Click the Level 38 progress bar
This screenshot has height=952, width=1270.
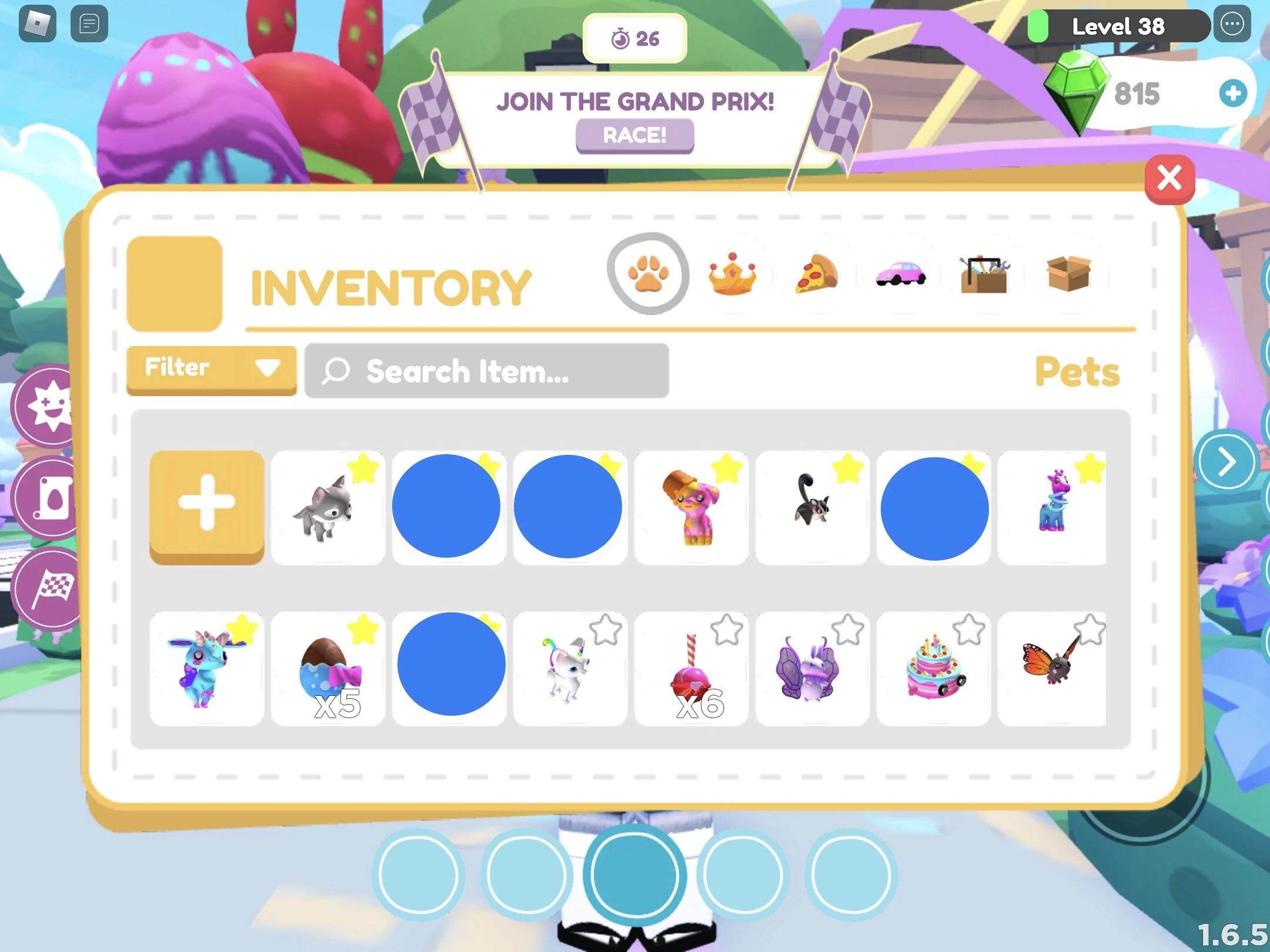1117,26
